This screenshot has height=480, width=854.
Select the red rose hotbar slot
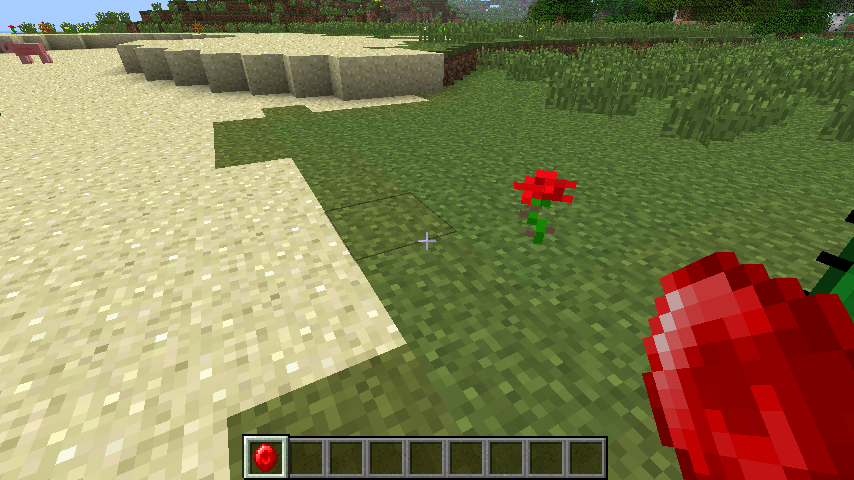(266, 457)
